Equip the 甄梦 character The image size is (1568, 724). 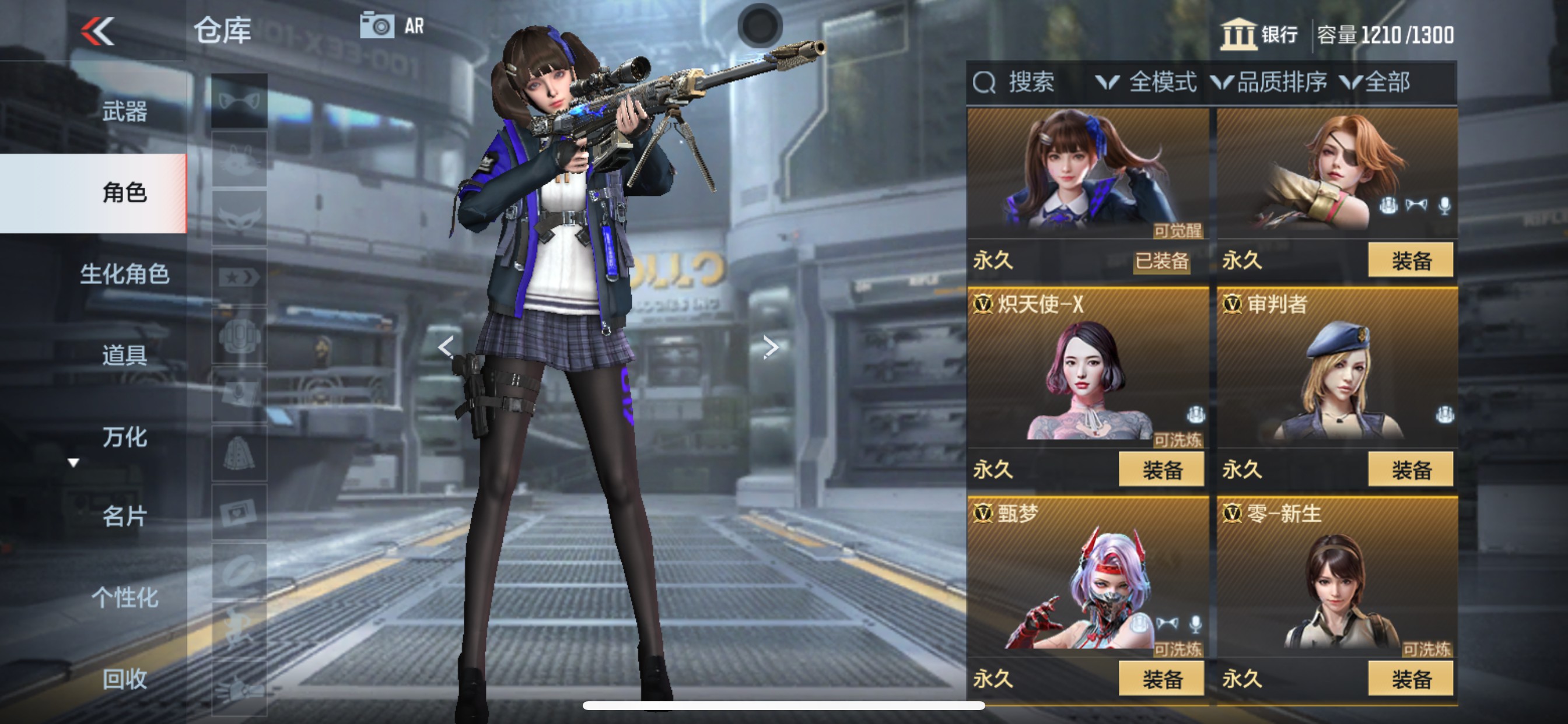1161,679
